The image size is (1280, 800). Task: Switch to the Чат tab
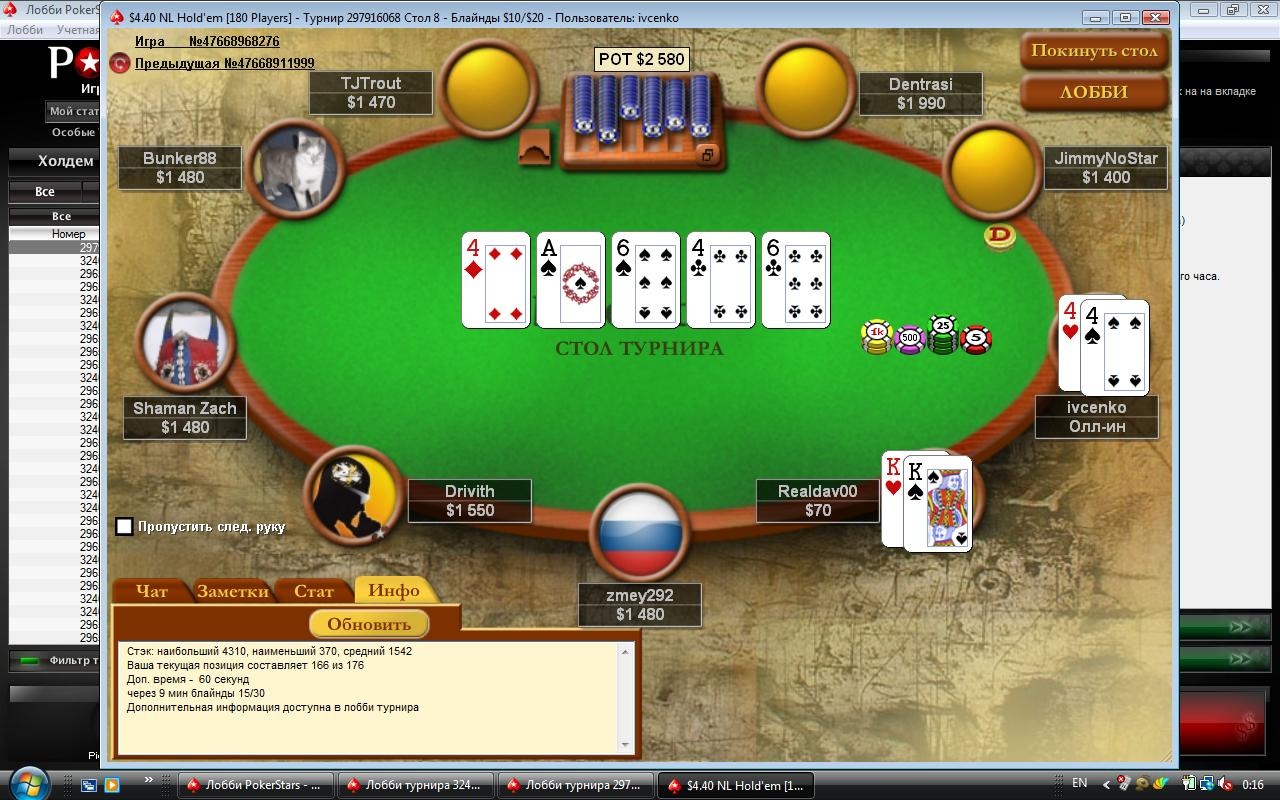click(x=152, y=591)
